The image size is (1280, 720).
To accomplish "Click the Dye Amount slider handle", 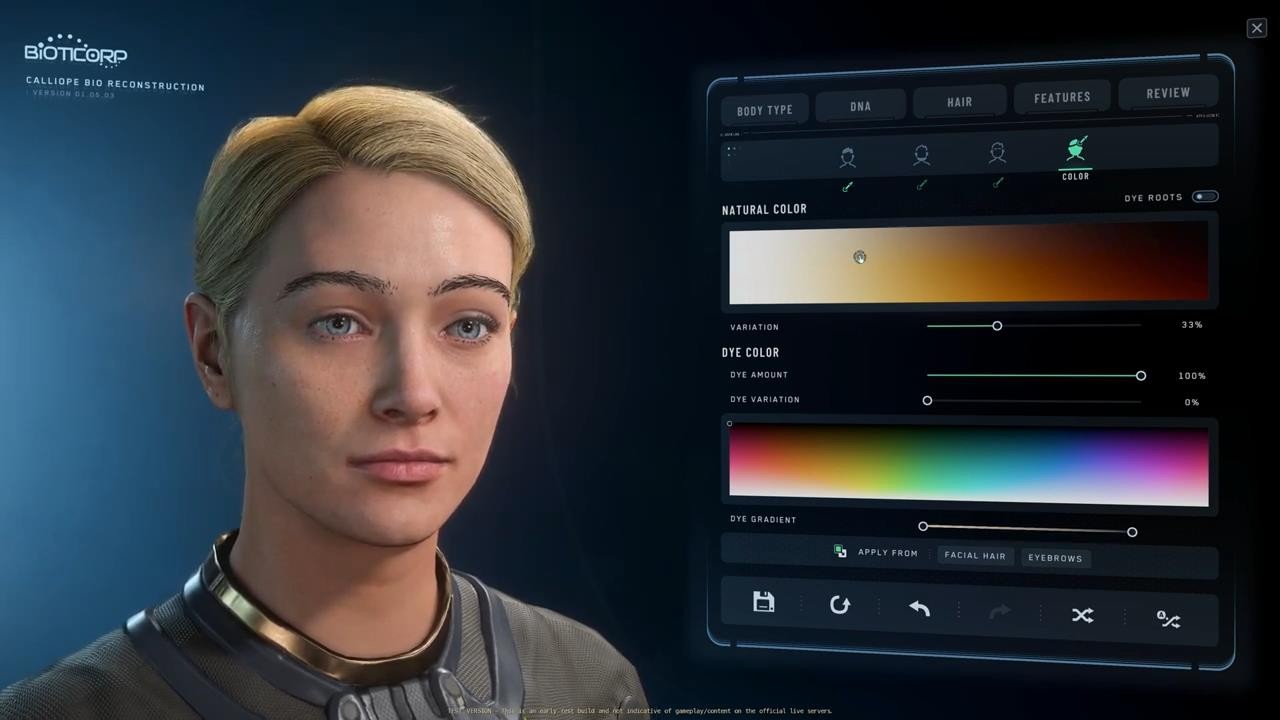I will pyautogui.click(x=1141, y=376).
